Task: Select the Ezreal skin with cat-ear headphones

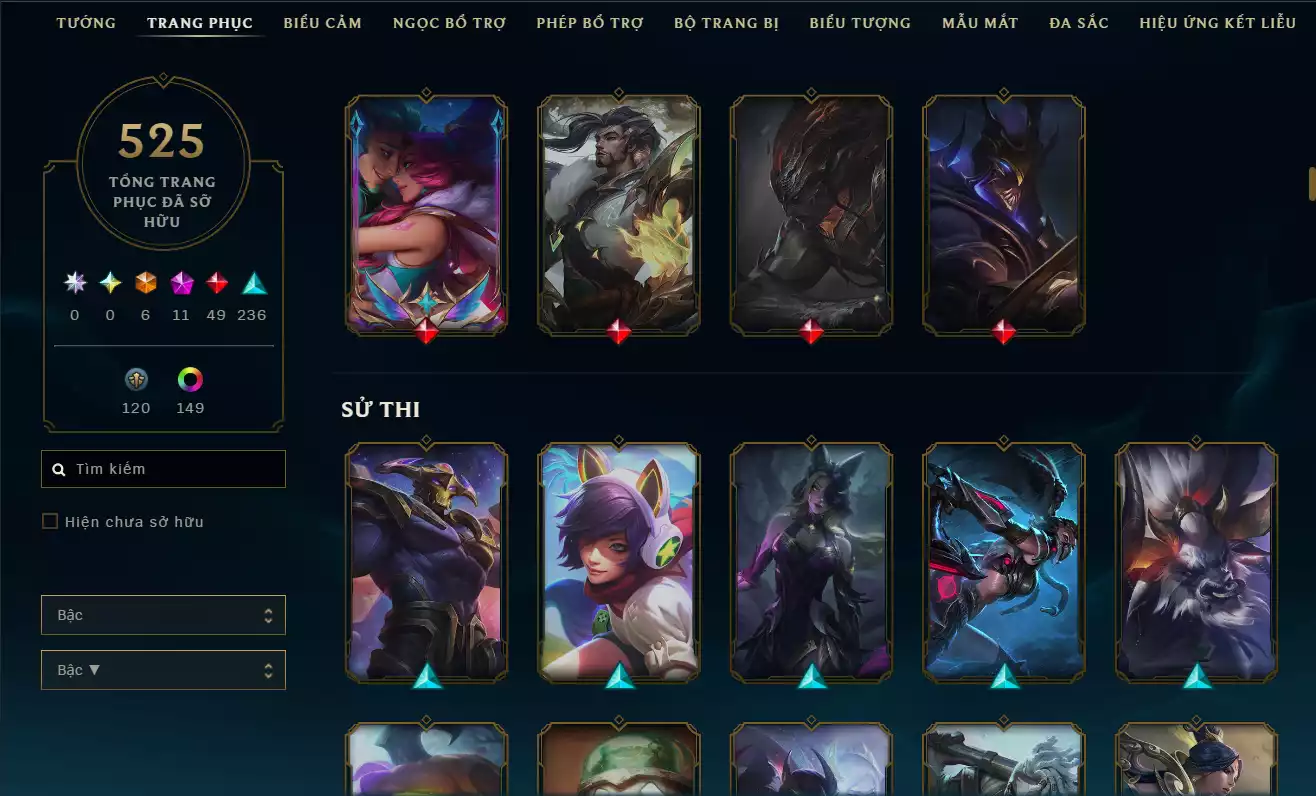Action: click(x=619, y=563)
